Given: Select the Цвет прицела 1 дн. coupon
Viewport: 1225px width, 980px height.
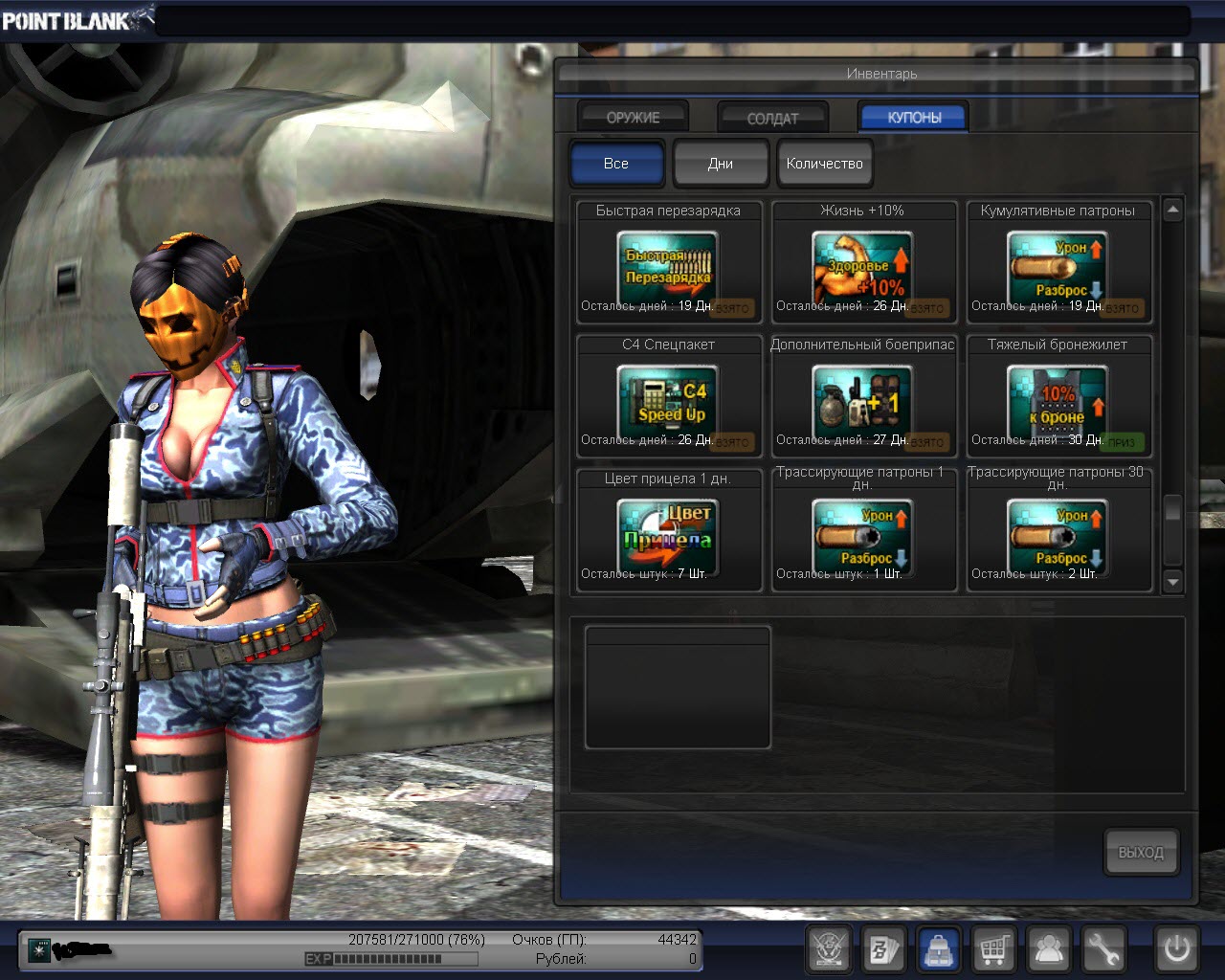Looking at the screenshot, I should tap(668, 532).
